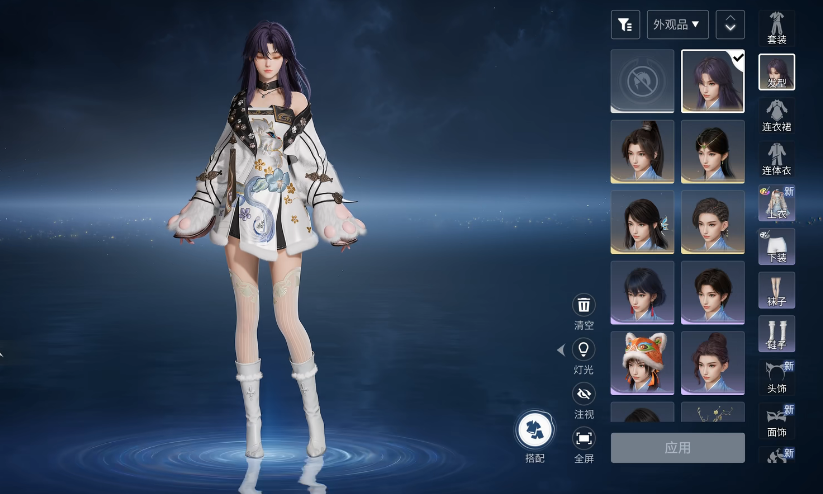Open the 外观品 dropdown filter
Image resolution: width=823 pixels, height=494 pixels.
pyautogui.click(x=678, y=24)
